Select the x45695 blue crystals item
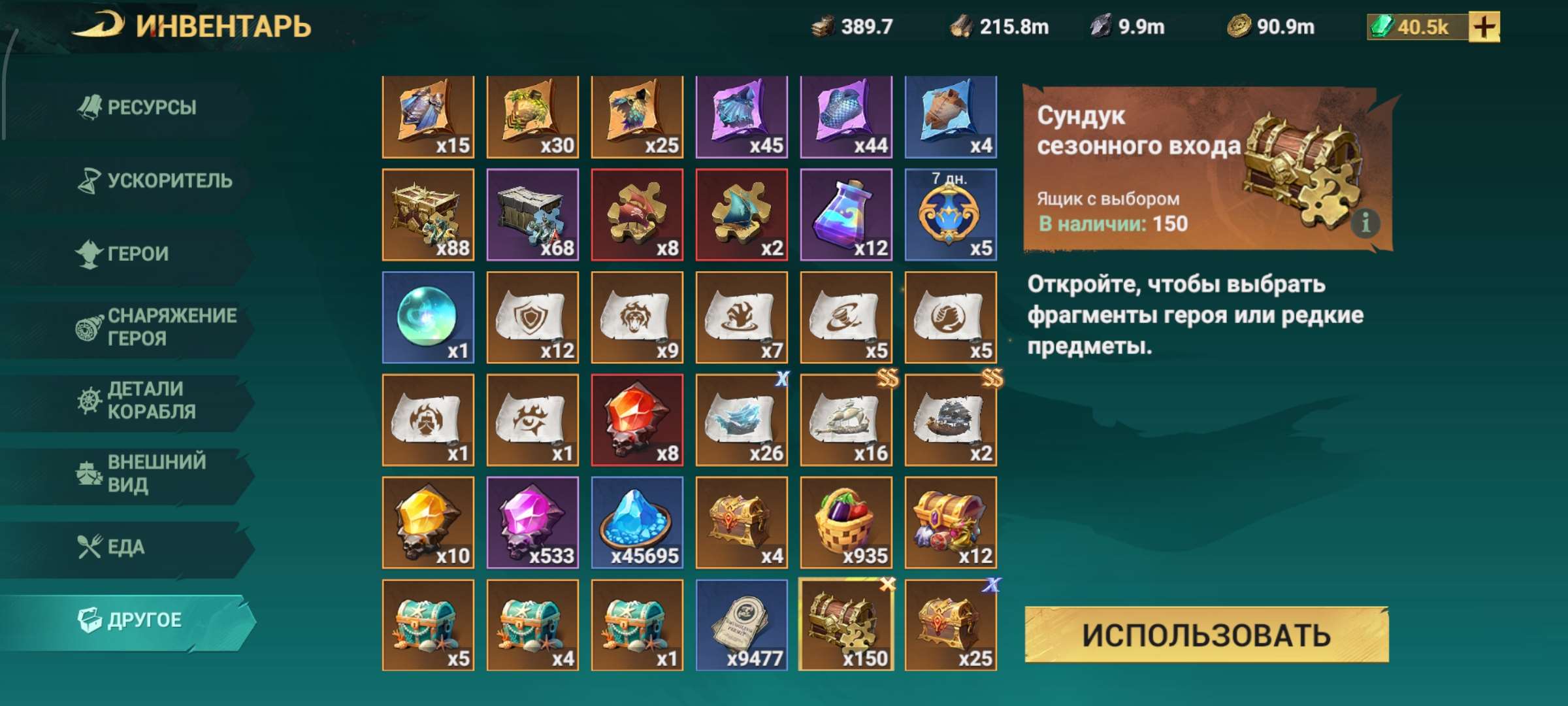Screen dimensions: 1568x706 (638, 523)
